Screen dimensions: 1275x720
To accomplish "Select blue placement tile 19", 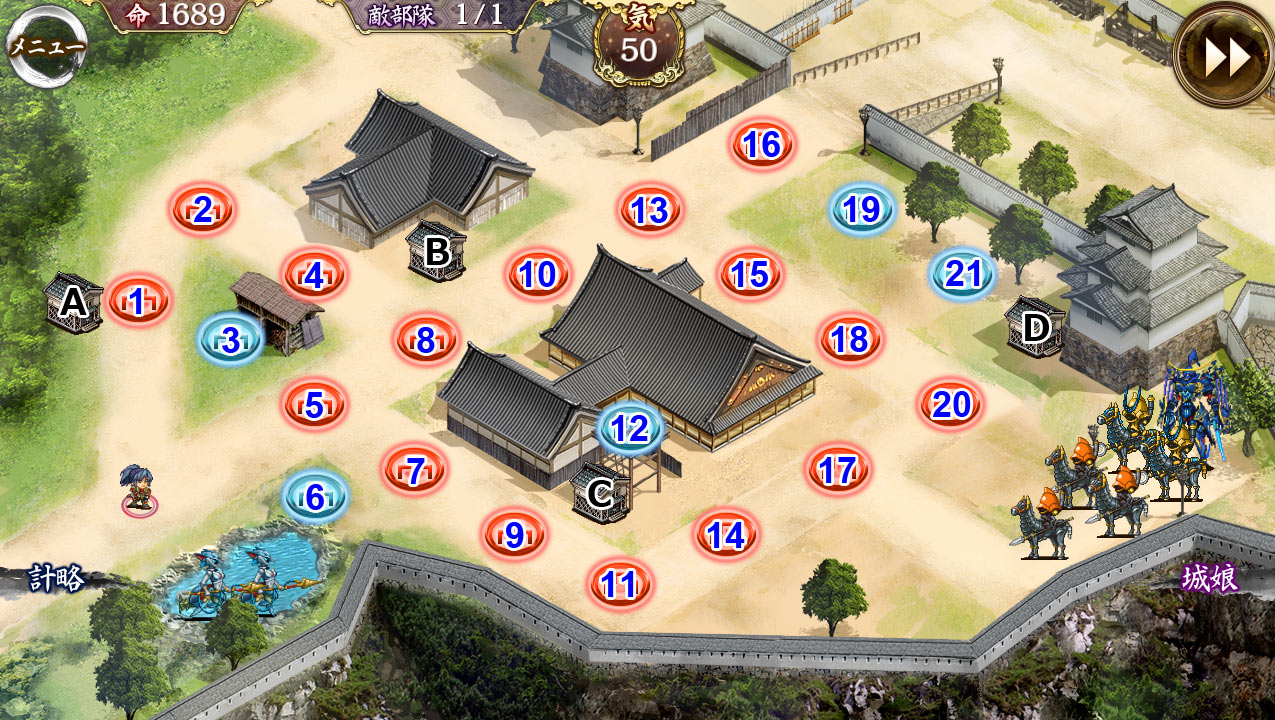I will click(861, 209).
